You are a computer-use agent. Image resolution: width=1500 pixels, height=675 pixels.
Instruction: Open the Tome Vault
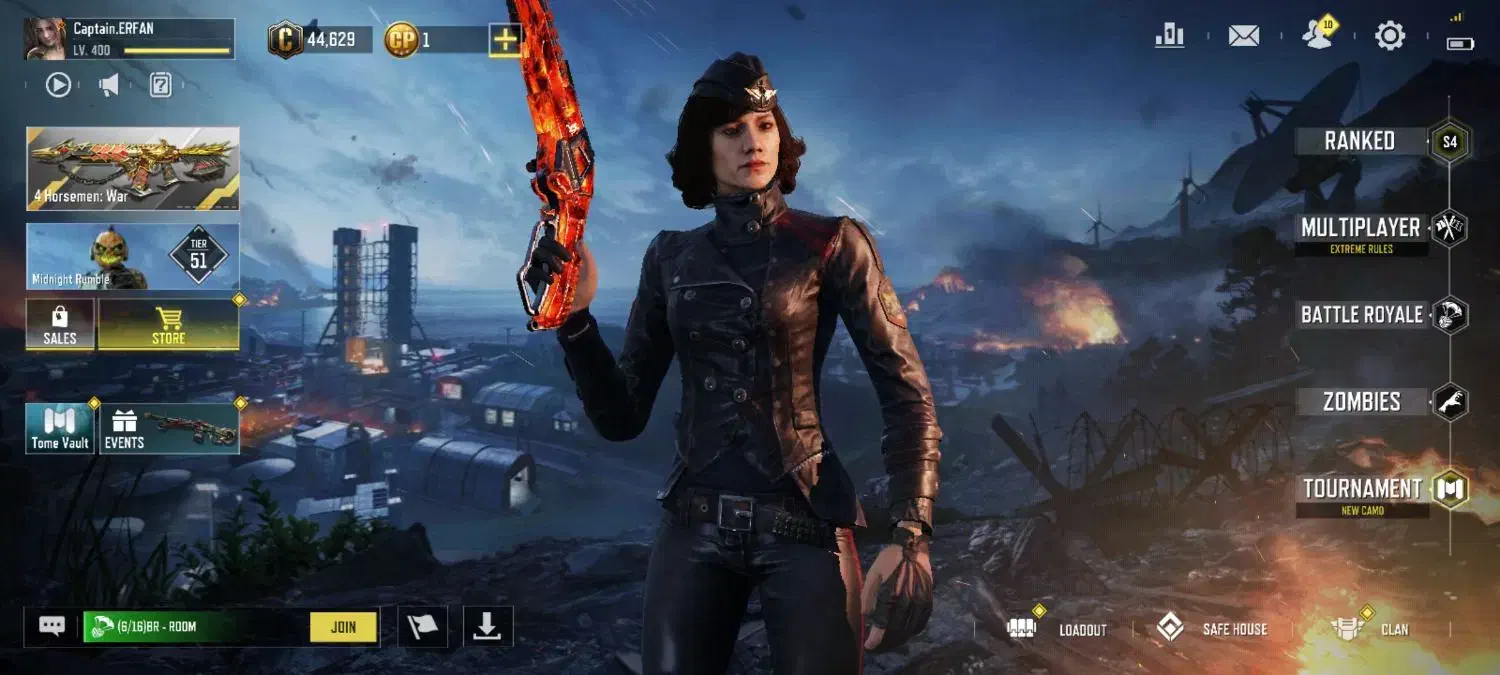pyautogui.click(x=60, y=428)
